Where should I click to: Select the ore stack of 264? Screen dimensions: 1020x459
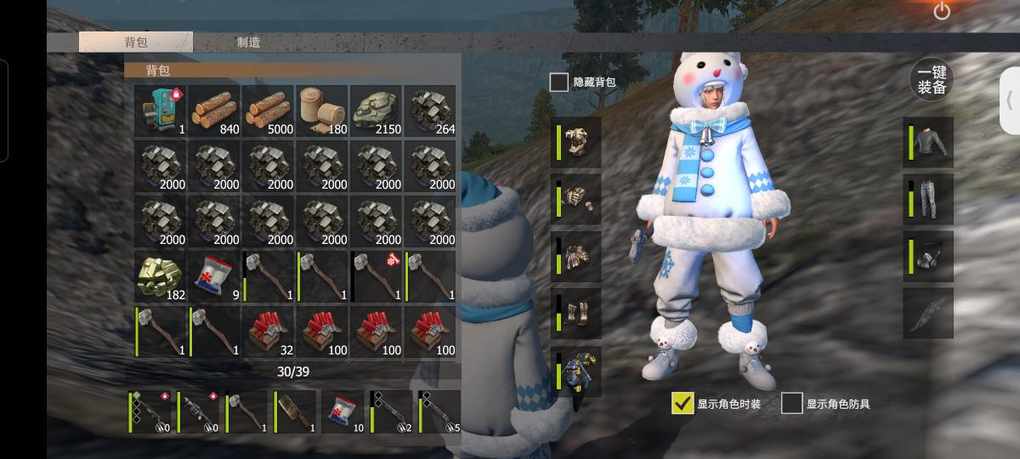431,110
